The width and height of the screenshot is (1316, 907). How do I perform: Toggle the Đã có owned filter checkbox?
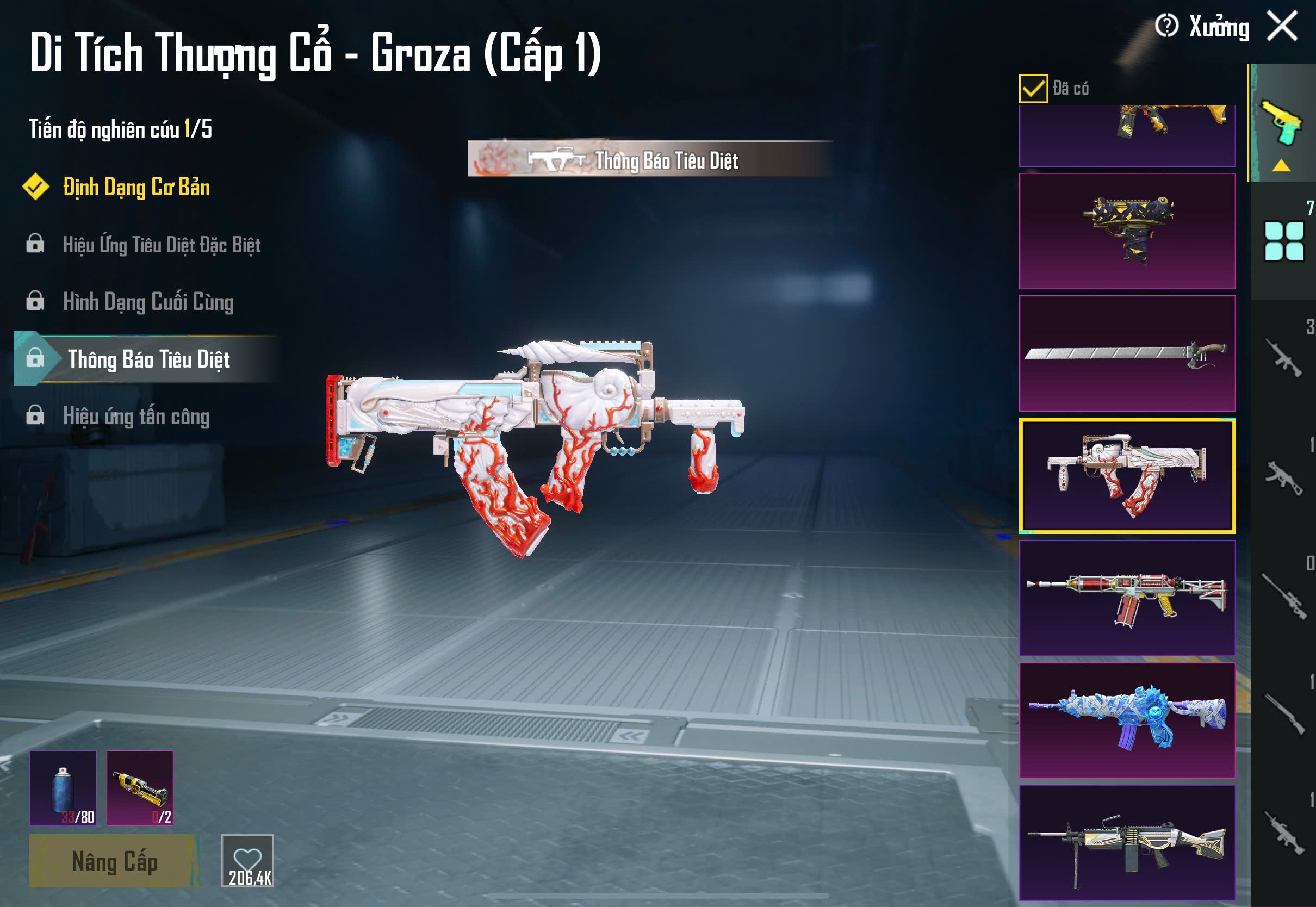pos(1033,89)
